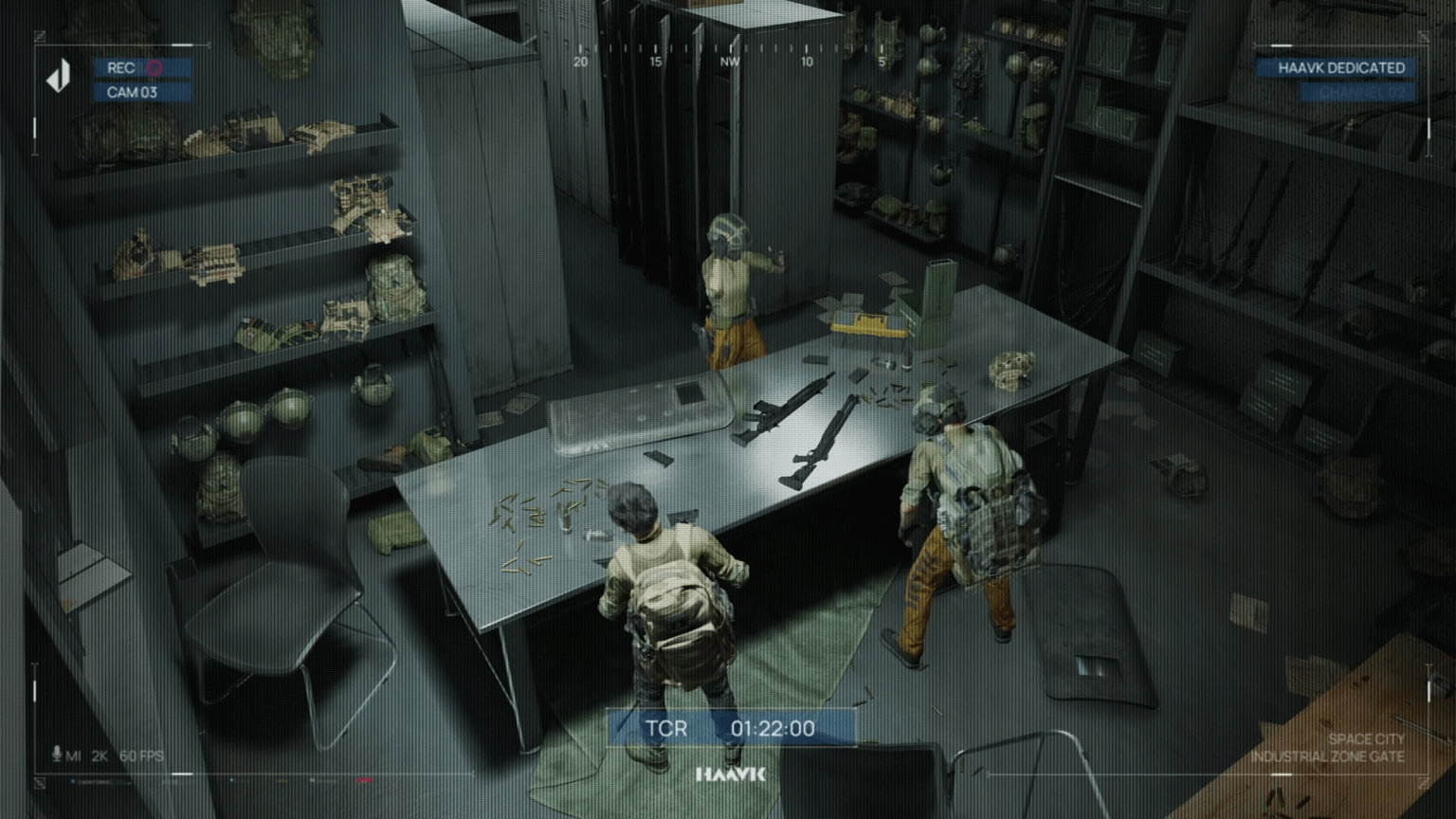Viewport: 1456px width, 819px height.
Task: Click the TCR 01:22:00 timestamp field
Action: (x=775, y=729)
